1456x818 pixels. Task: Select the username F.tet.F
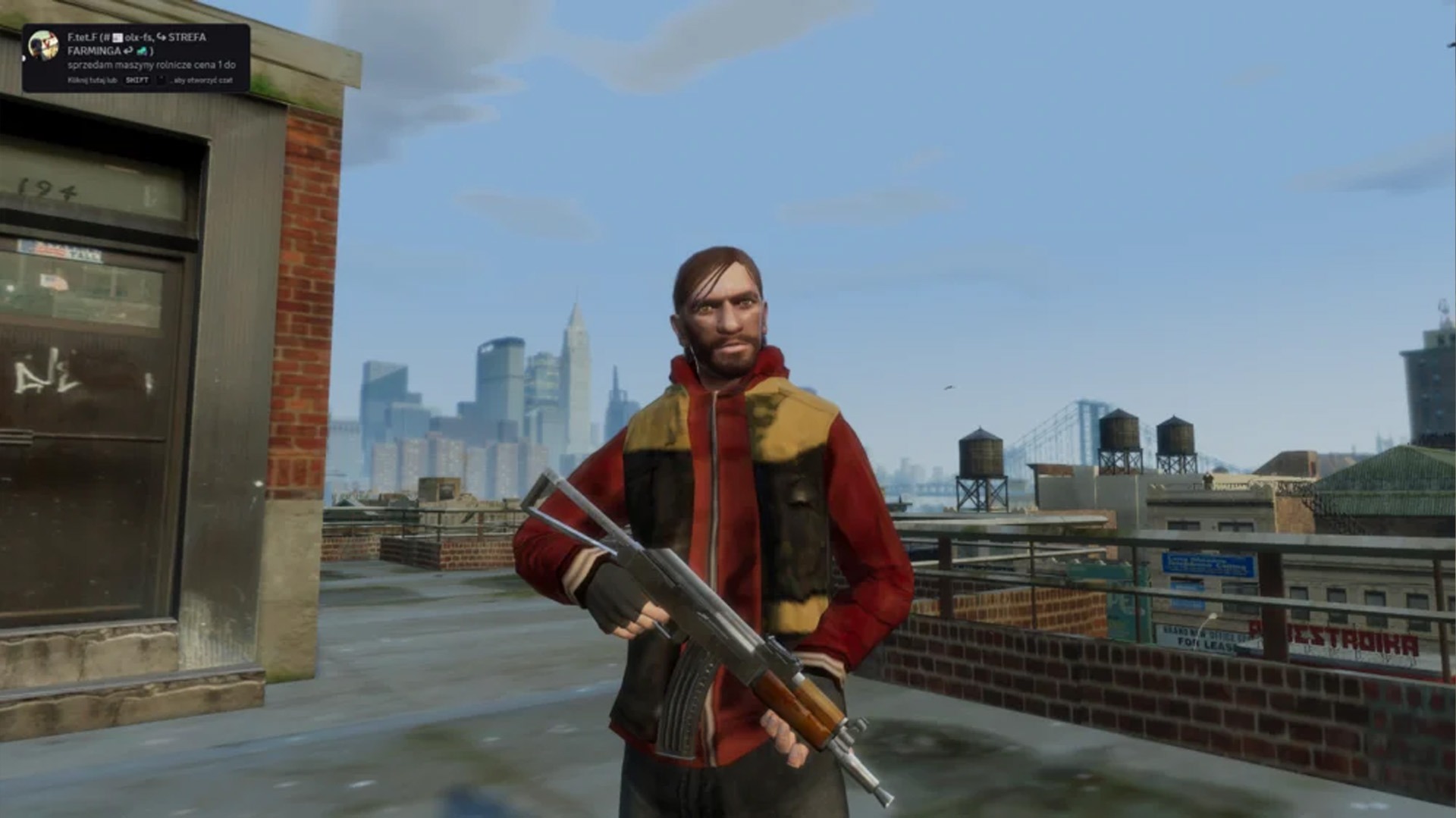(81, 38)
